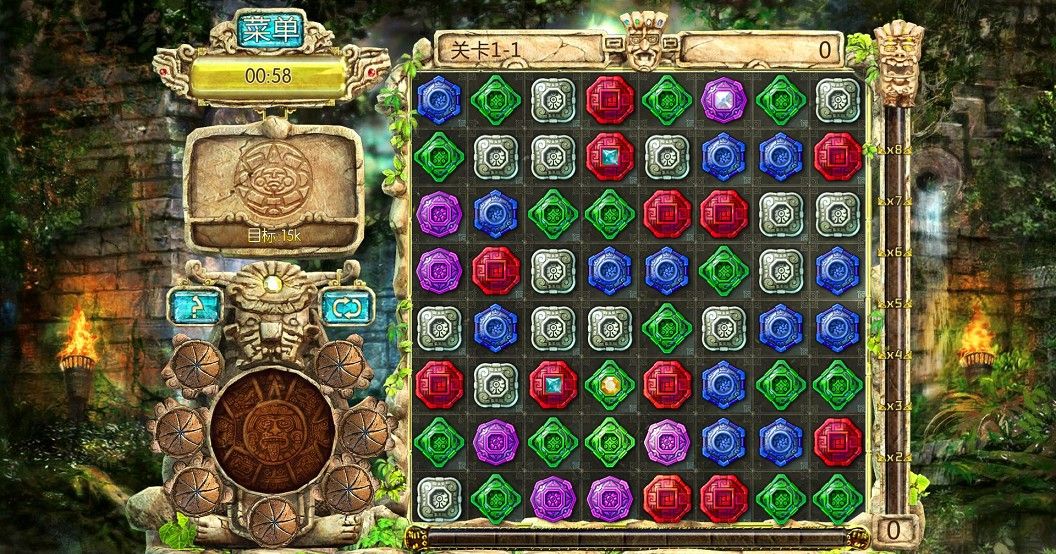1056x554 pixels.
Task: Activate the shuffle arrows button
Action: [x=348, y=305]
